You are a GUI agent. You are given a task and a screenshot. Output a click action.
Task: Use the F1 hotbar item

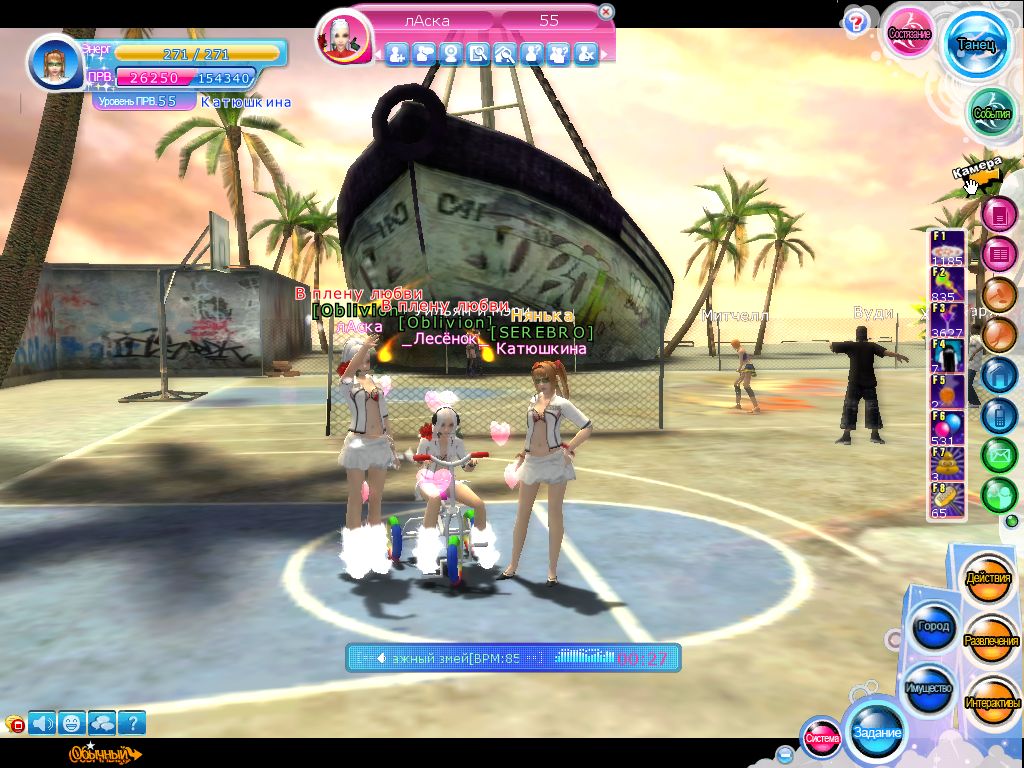tap(946, 248)
